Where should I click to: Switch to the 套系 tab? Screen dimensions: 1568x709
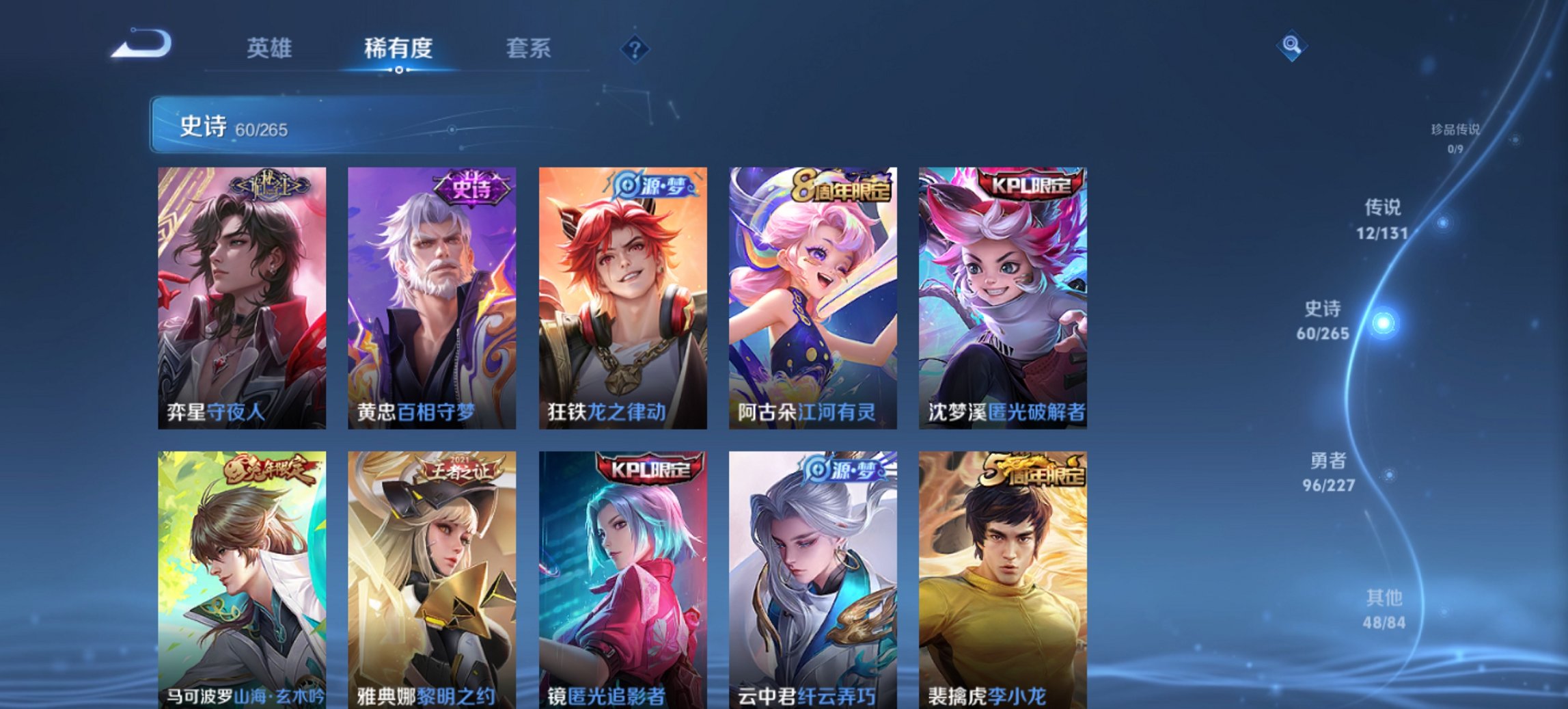(x=528, y=48)
